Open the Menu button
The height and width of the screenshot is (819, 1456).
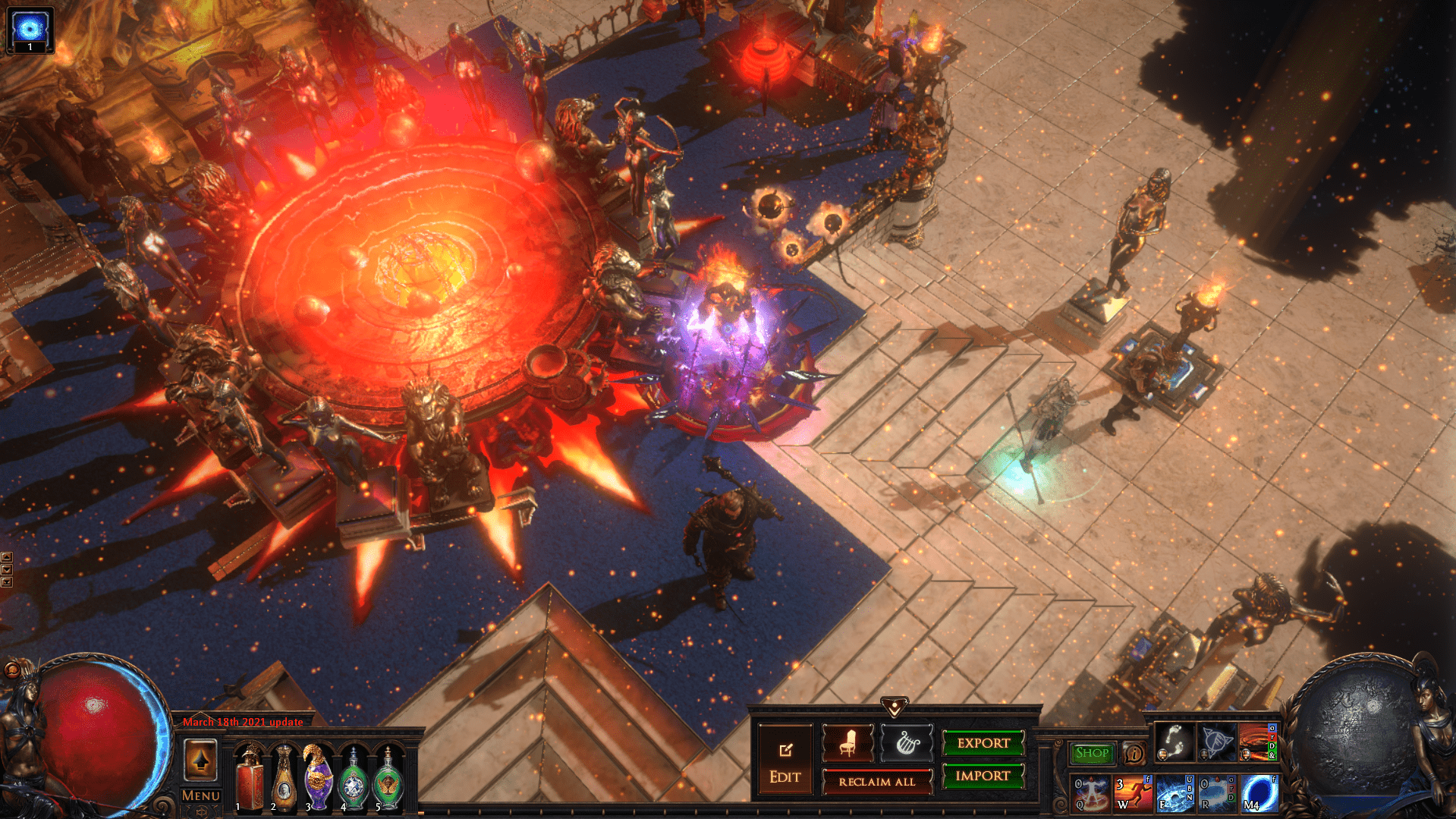[x=201, y=795]
